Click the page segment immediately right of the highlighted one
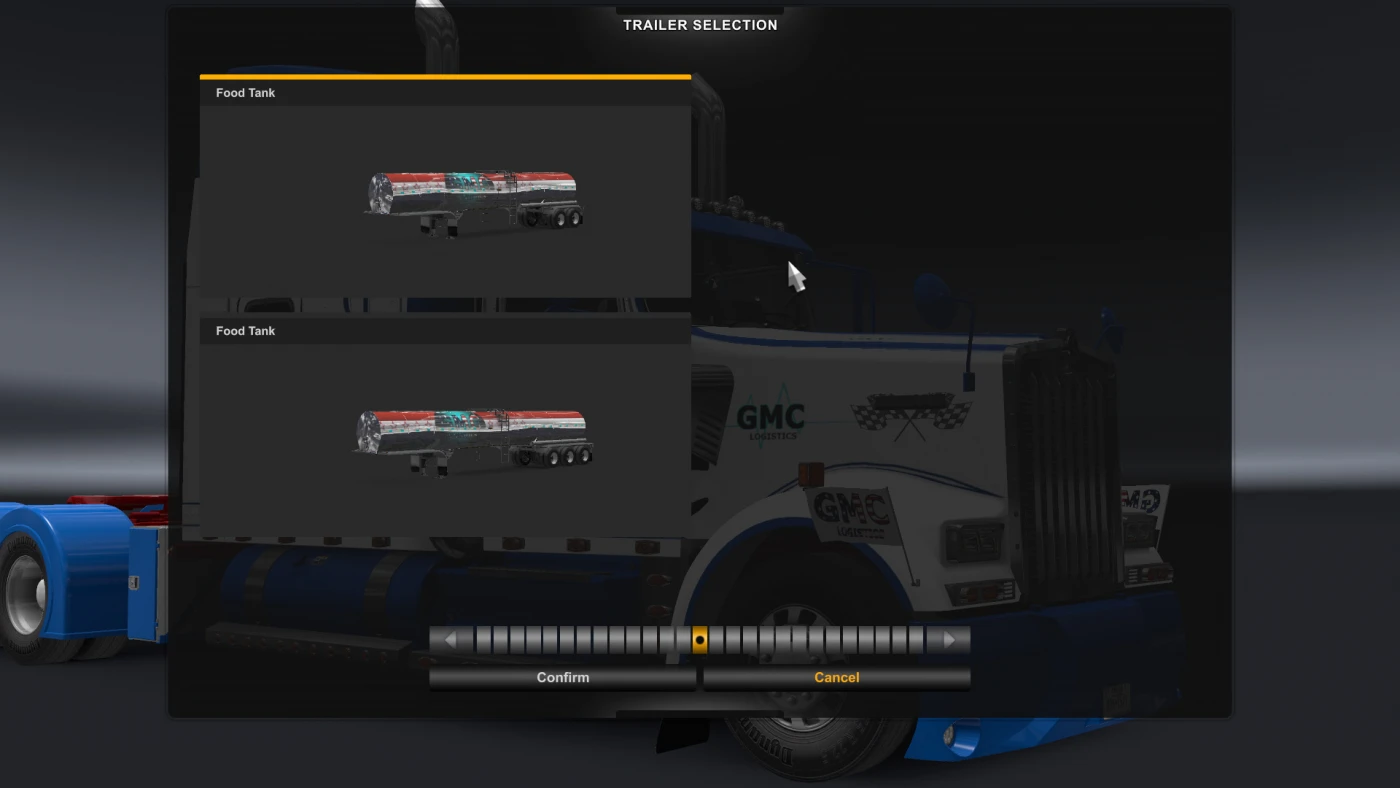1400x788 pixels. (716, 639)
